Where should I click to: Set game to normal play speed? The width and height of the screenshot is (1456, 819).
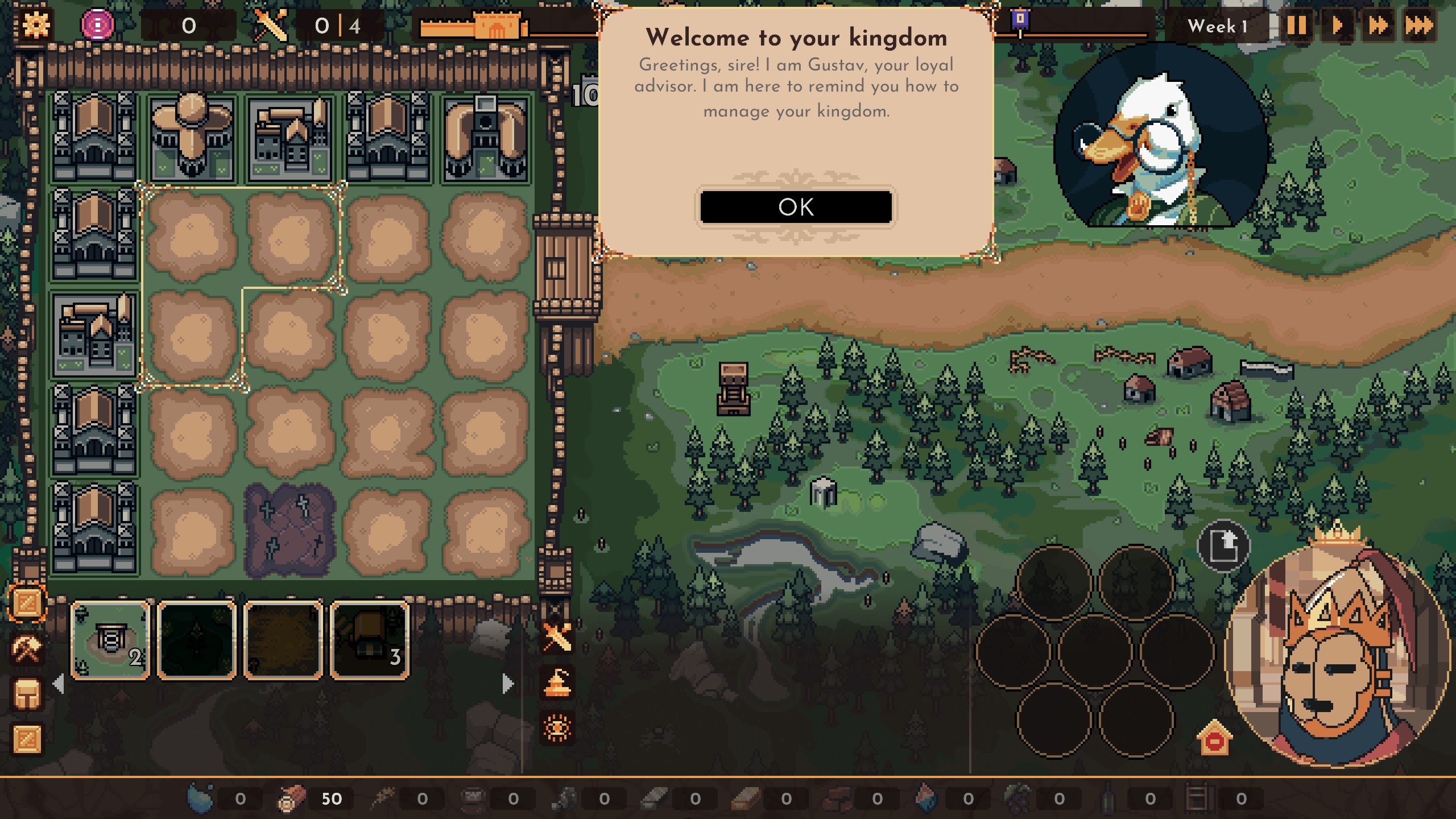coord(1337,26)
